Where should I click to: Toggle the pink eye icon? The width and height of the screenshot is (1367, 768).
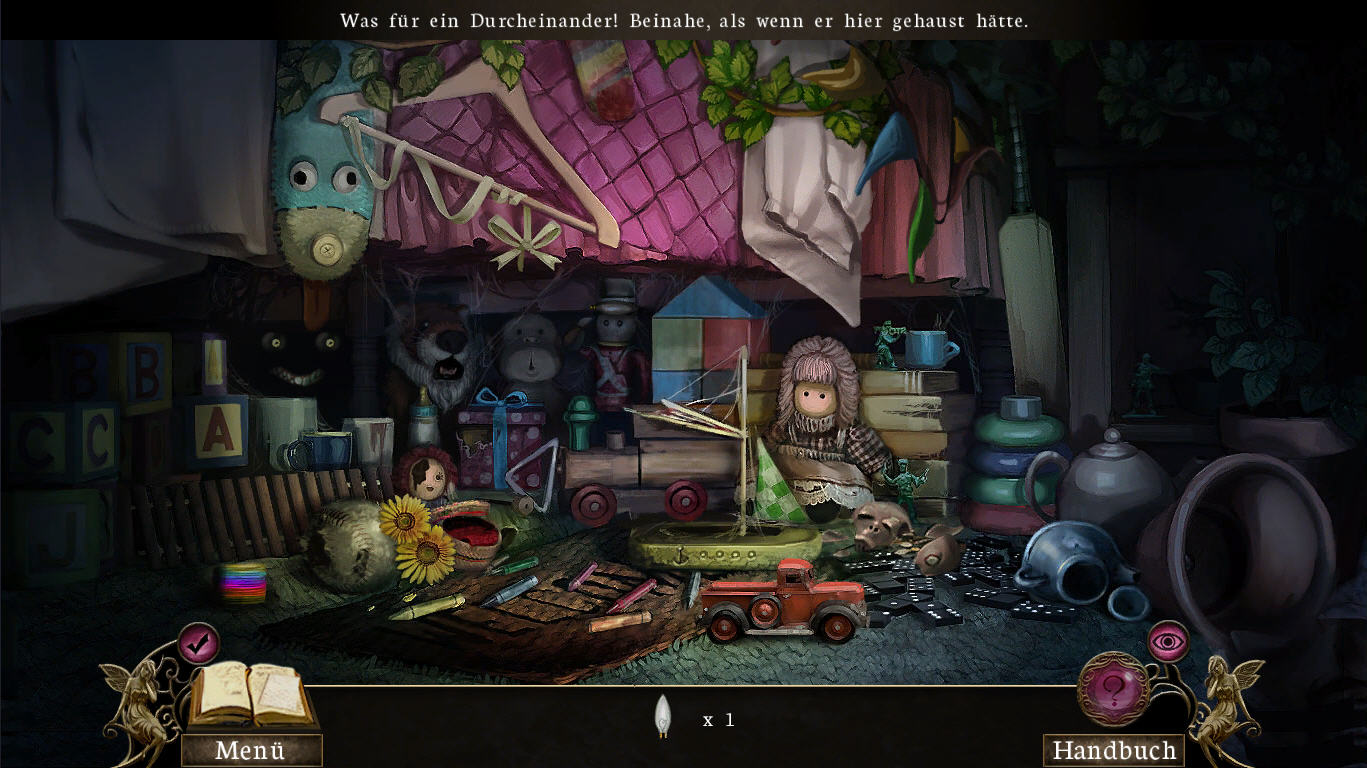pyautogui.click(x=1167, y=641)
